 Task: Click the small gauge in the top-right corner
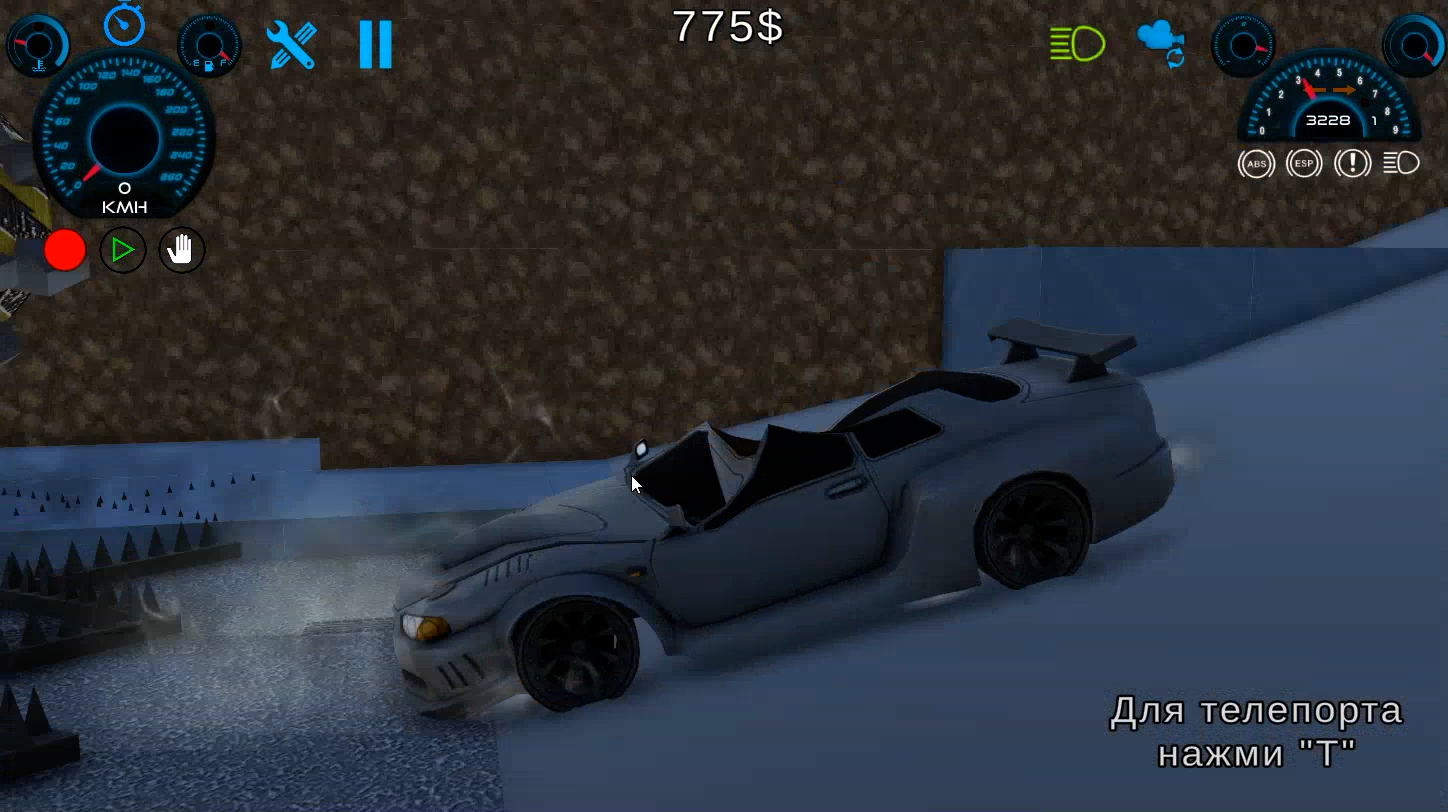[1412, 45]
